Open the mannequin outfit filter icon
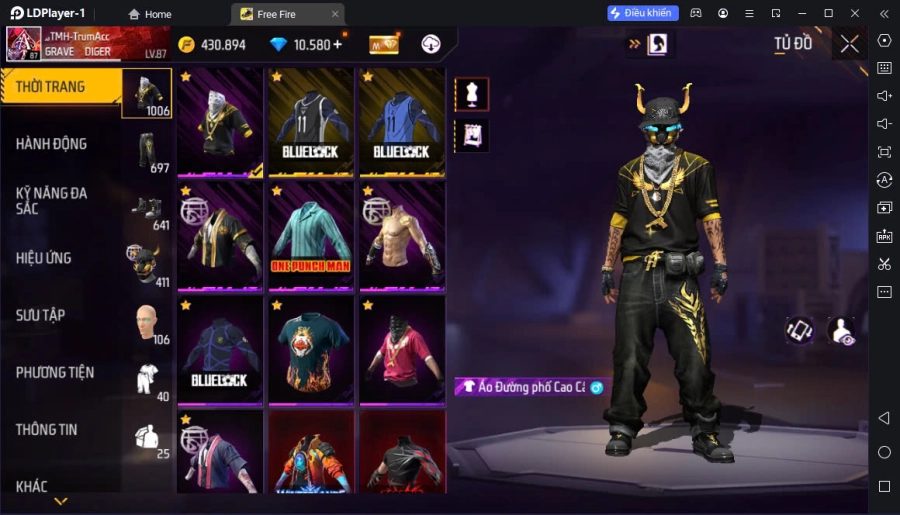Screen dimensions: 900x515 click(472, 94)
